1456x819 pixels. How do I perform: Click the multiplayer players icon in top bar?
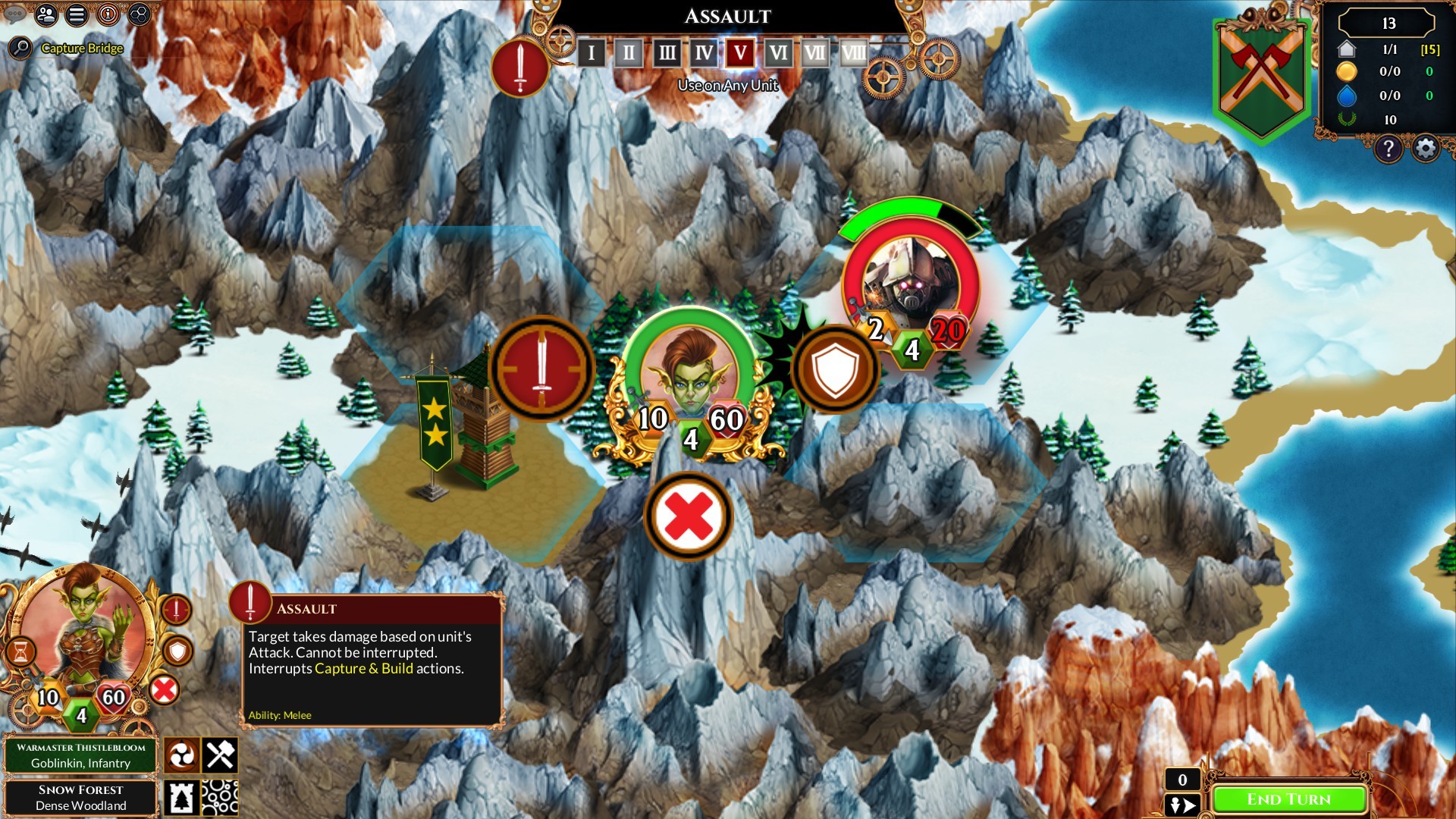point(45,14)
